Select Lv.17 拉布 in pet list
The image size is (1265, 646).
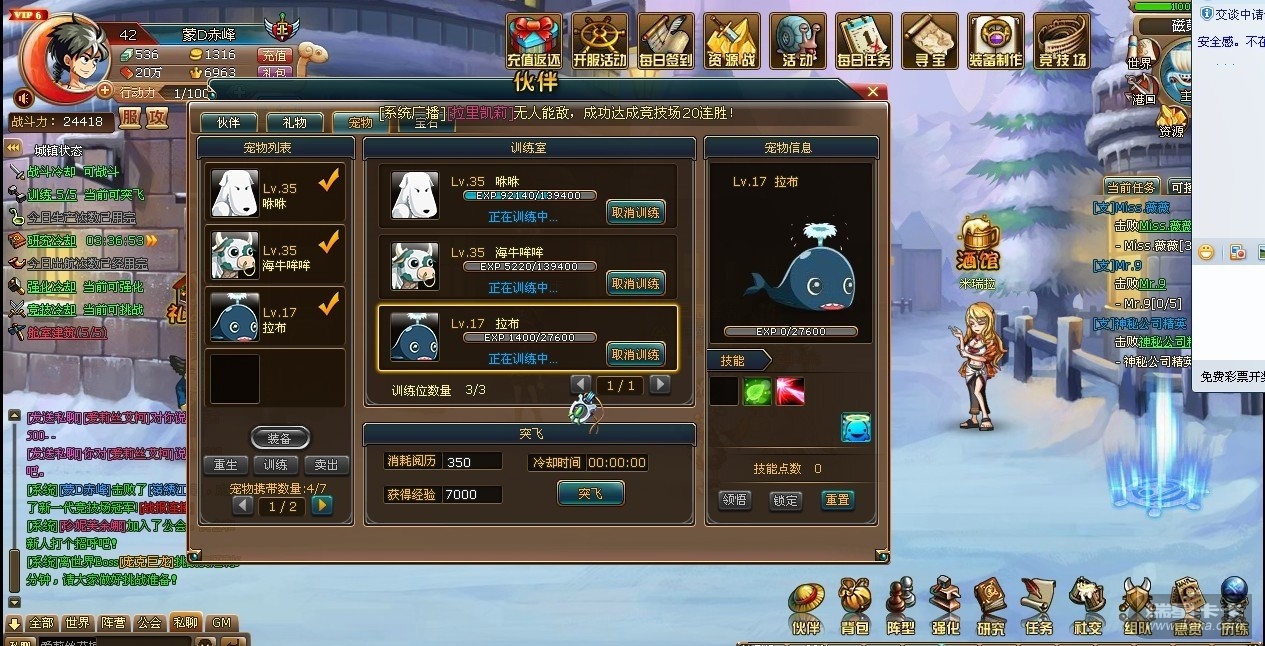(276, 319)
